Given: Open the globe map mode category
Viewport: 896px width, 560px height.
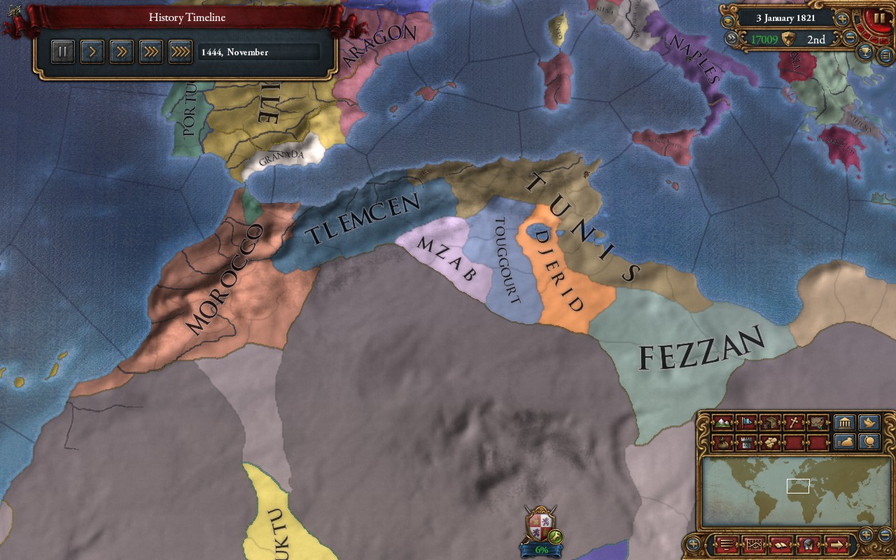Looking at the screenshot, I should pyautogui.click(x=869, y=442).
